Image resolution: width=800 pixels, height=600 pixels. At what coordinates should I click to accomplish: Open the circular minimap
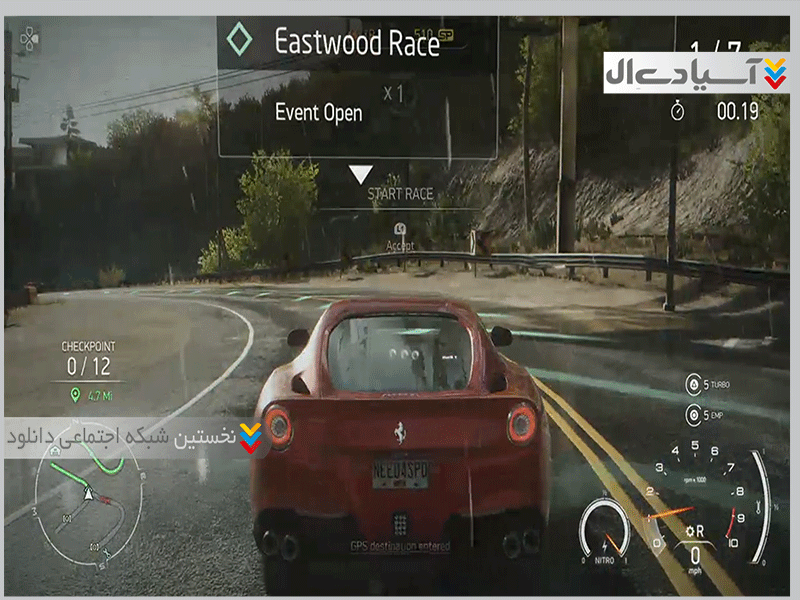88,499
